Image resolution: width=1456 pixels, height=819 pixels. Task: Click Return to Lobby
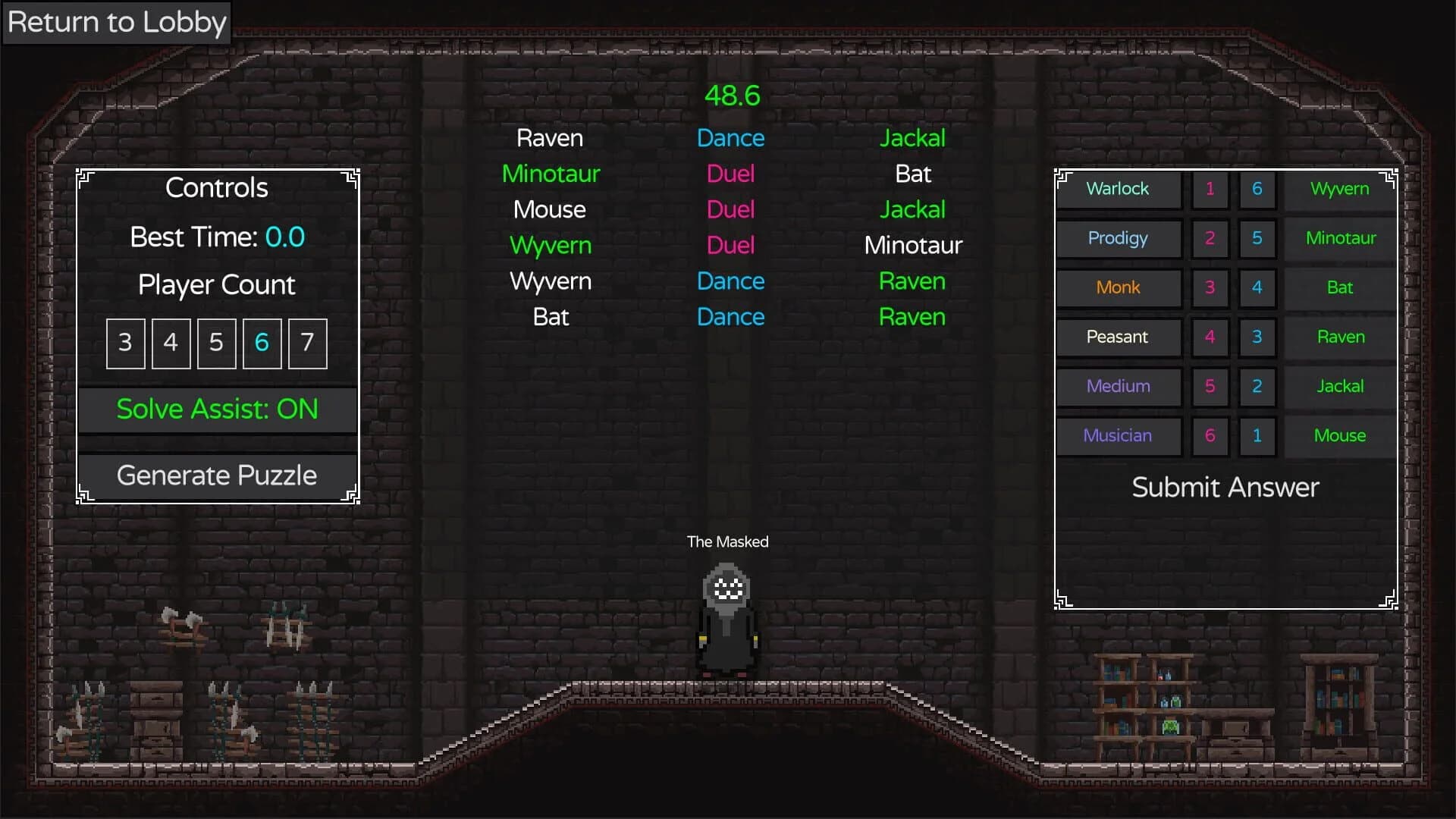pyautogui.click(x=116, y=22)
